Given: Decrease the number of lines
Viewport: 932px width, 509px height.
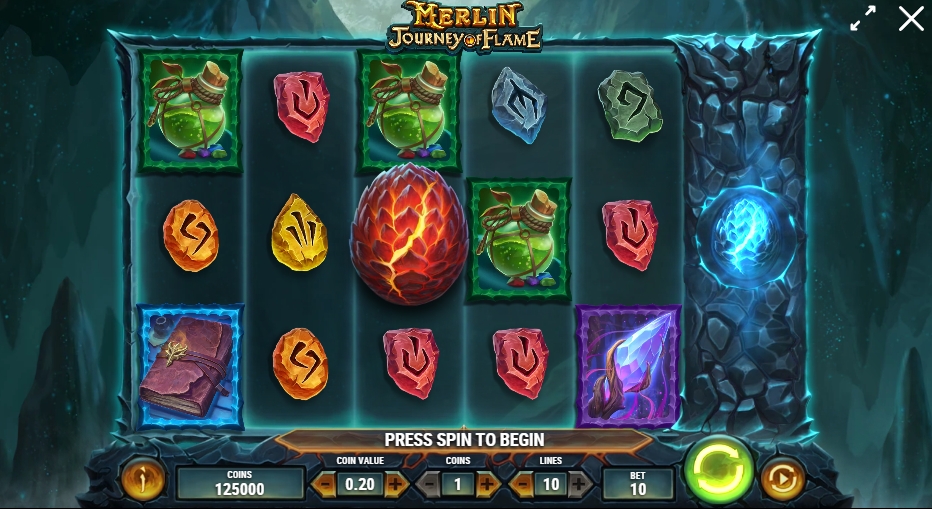Looking at the screenshot, I should tap(521, 484).
